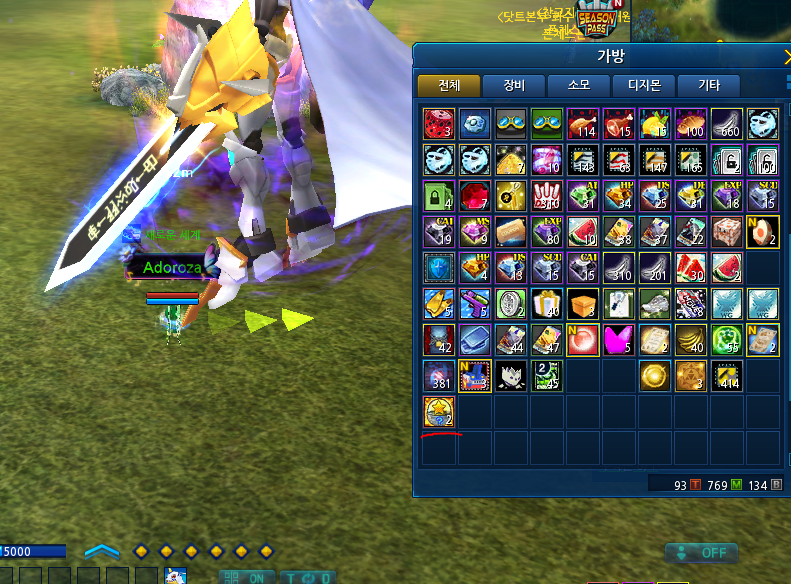Select the red dice item slot
791x584 pixels.
pyautogui.click(x=440, y=123)
